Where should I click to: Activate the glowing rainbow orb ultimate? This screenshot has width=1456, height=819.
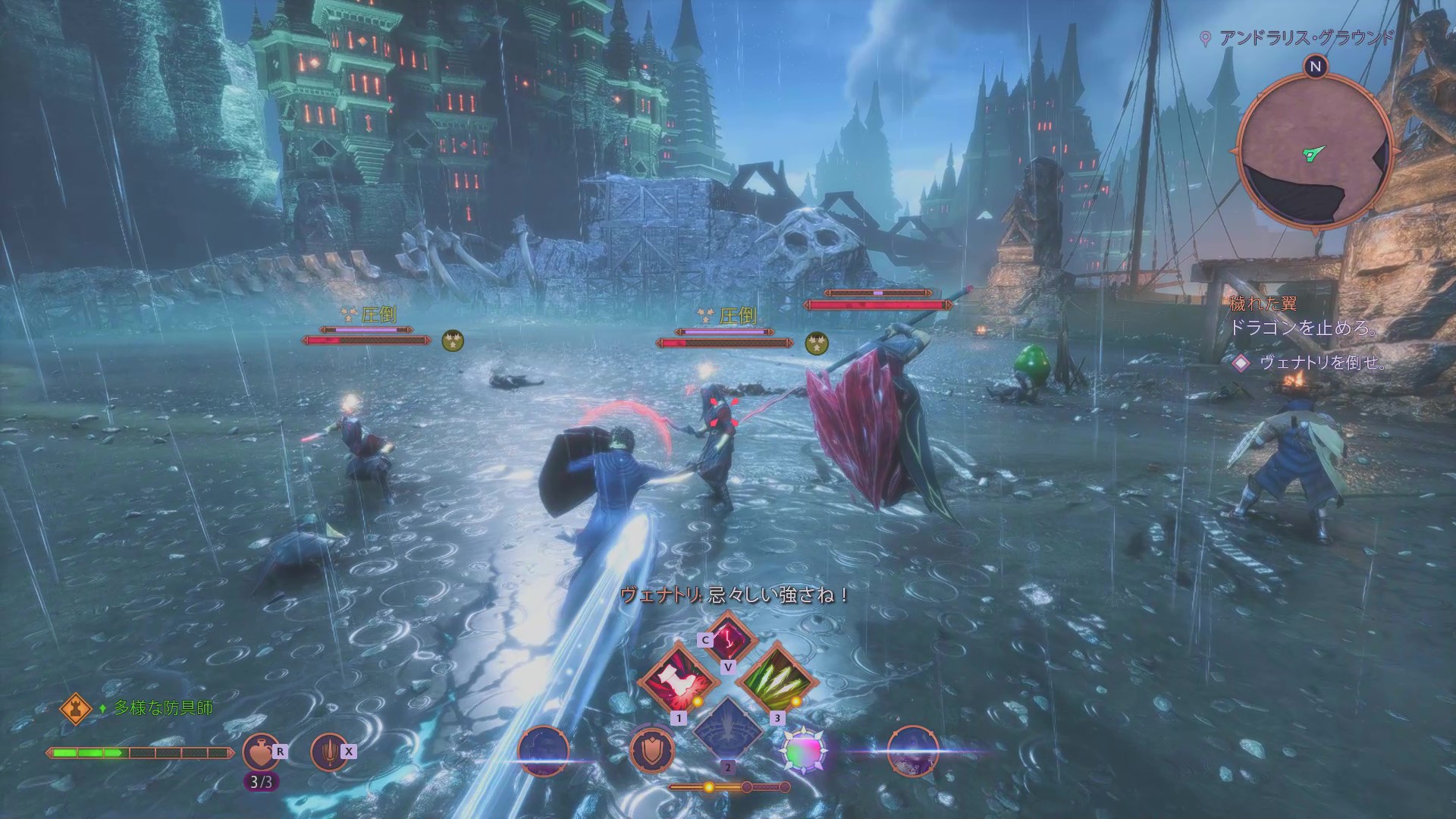click(804, 752)
